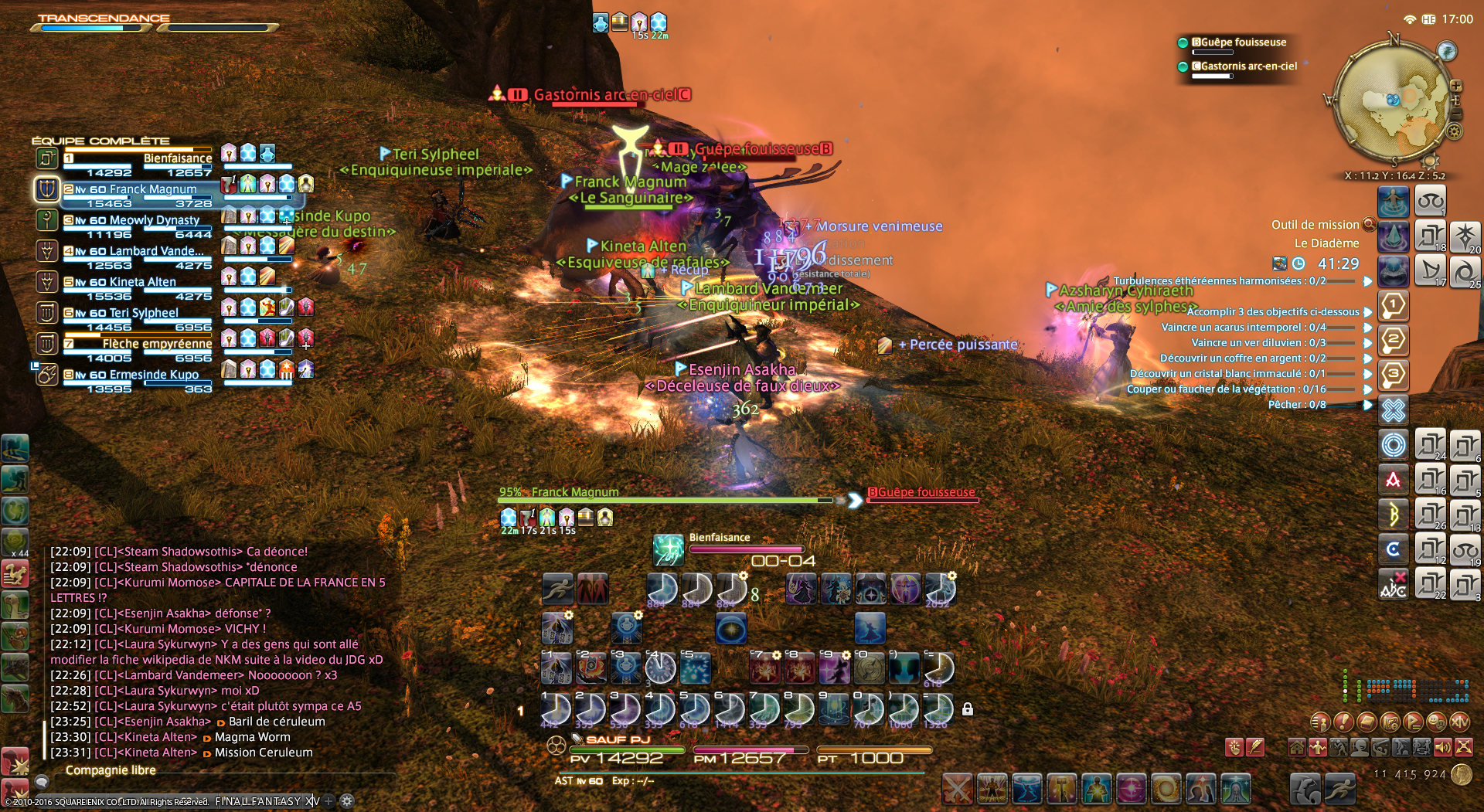Zoom in the minimap with the plus button

tap(1456, 86)
